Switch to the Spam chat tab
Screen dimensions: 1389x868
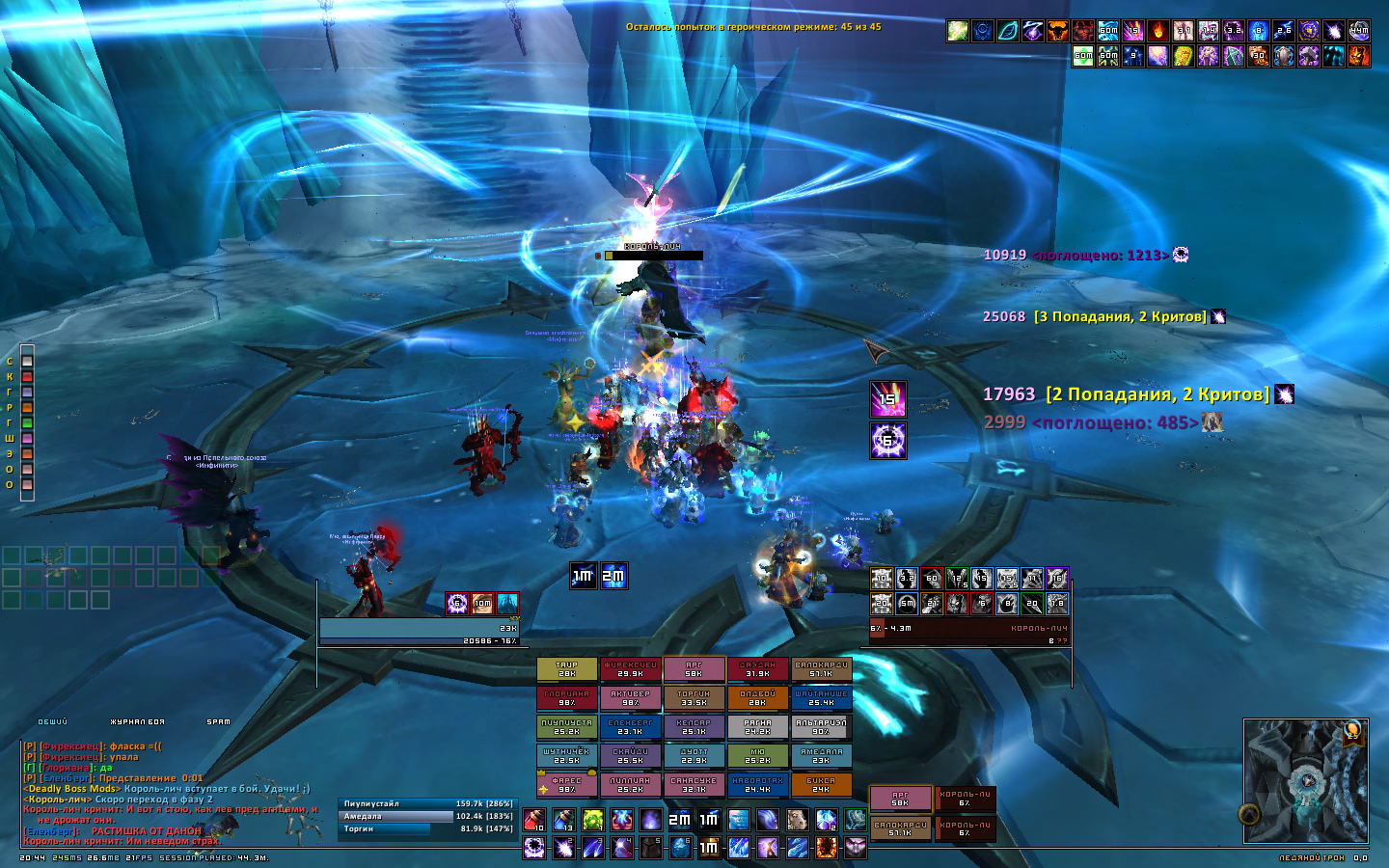[219, 721]
